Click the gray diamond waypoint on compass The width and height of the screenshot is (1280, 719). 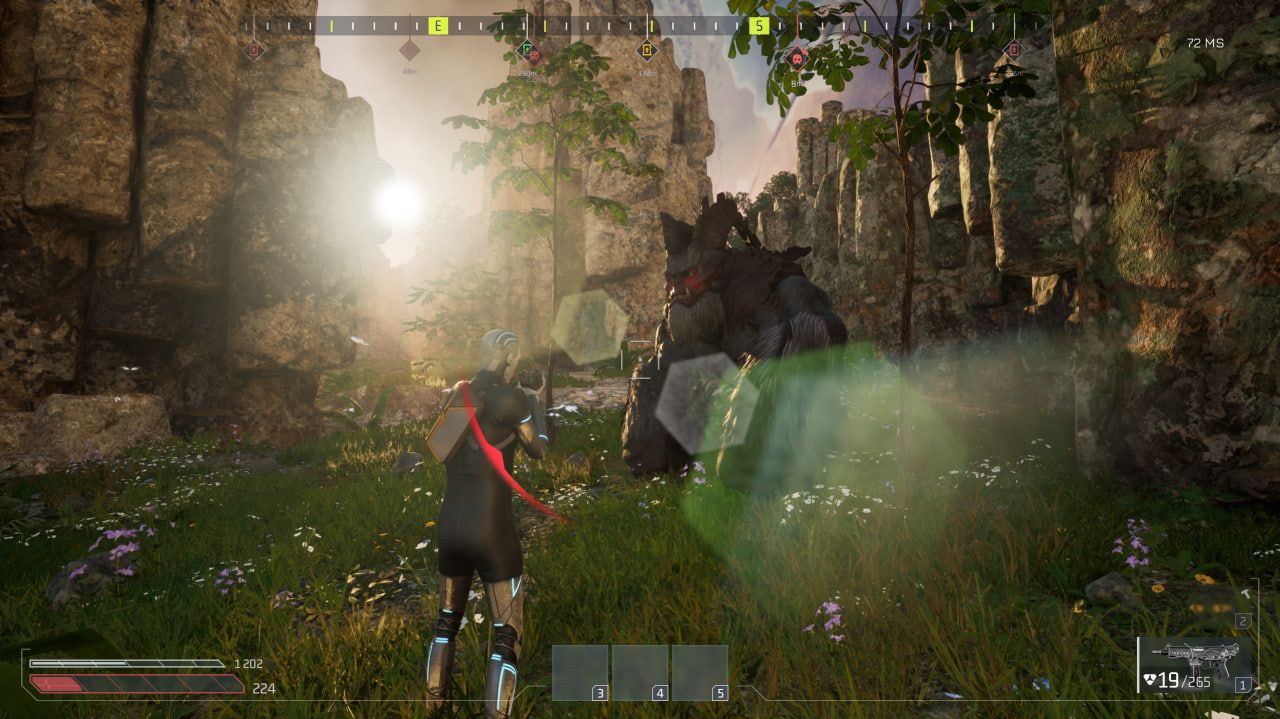(409, 49)
